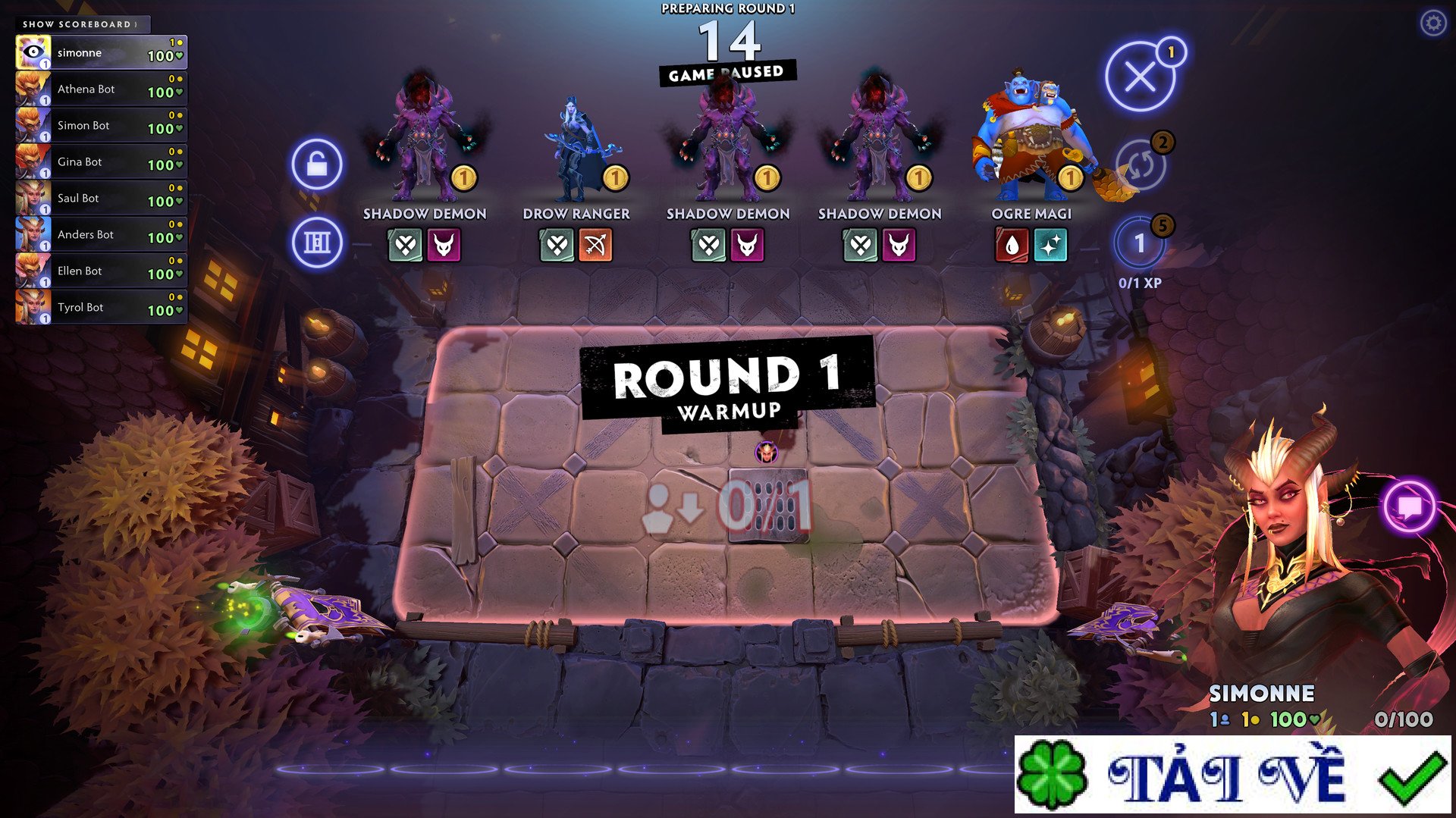This screenshot has height=818, width=1456.
Task: Inspect Ogre Magi's blood drop alliance icon
Action: [x=1012, y=245]
